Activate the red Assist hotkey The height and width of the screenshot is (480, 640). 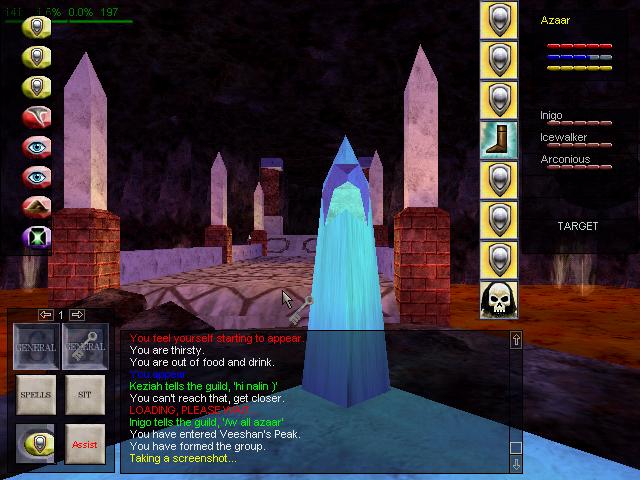click(85, 444)
